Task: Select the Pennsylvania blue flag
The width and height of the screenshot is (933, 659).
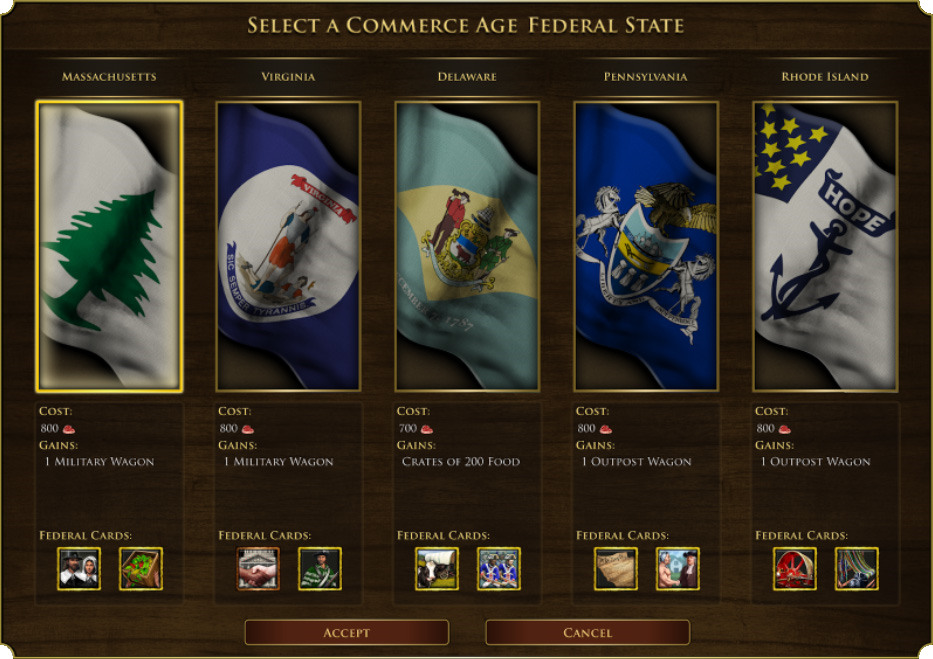Action: coord(646,246)
